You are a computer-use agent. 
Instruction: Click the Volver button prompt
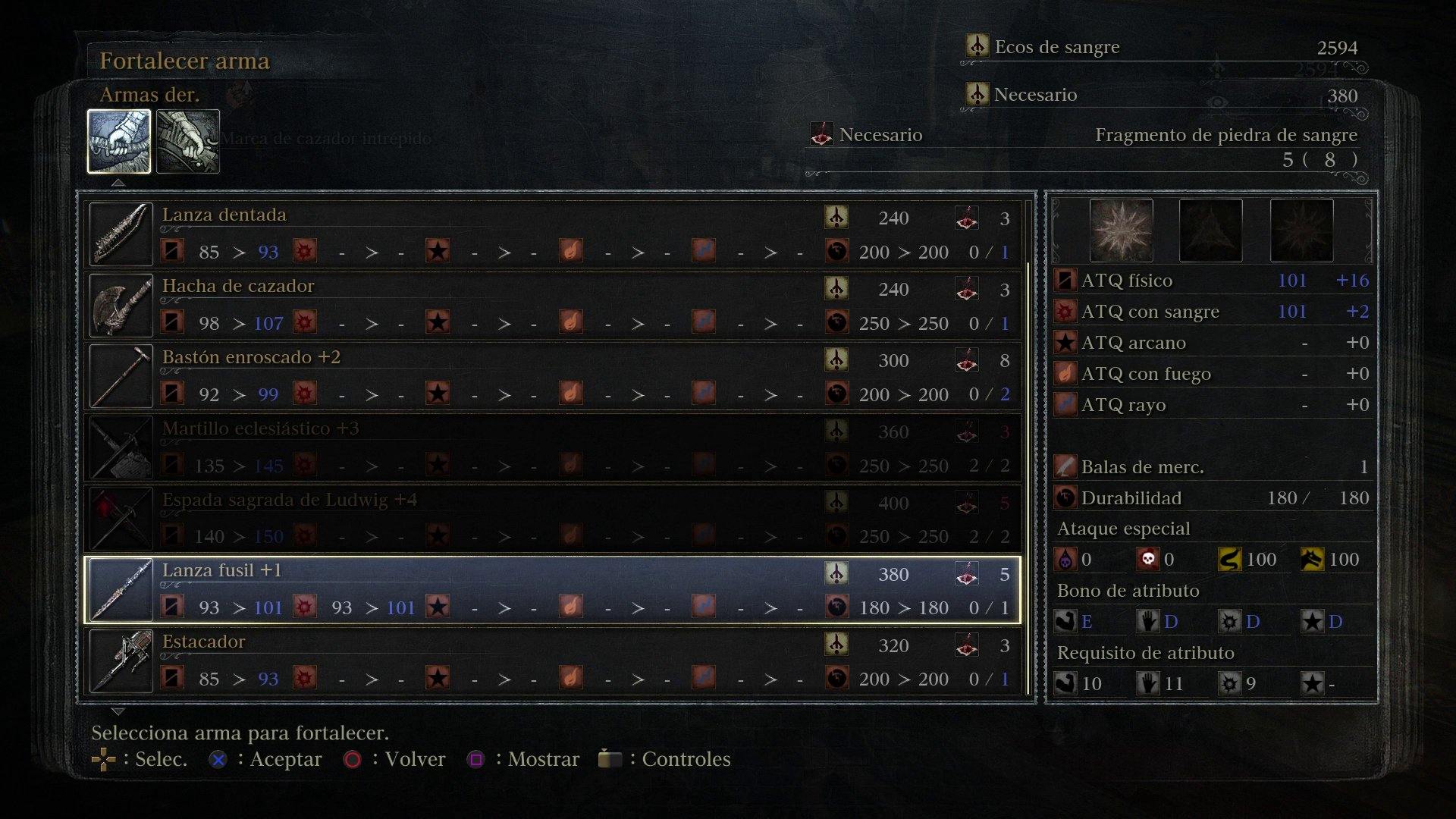click(353, 758)
